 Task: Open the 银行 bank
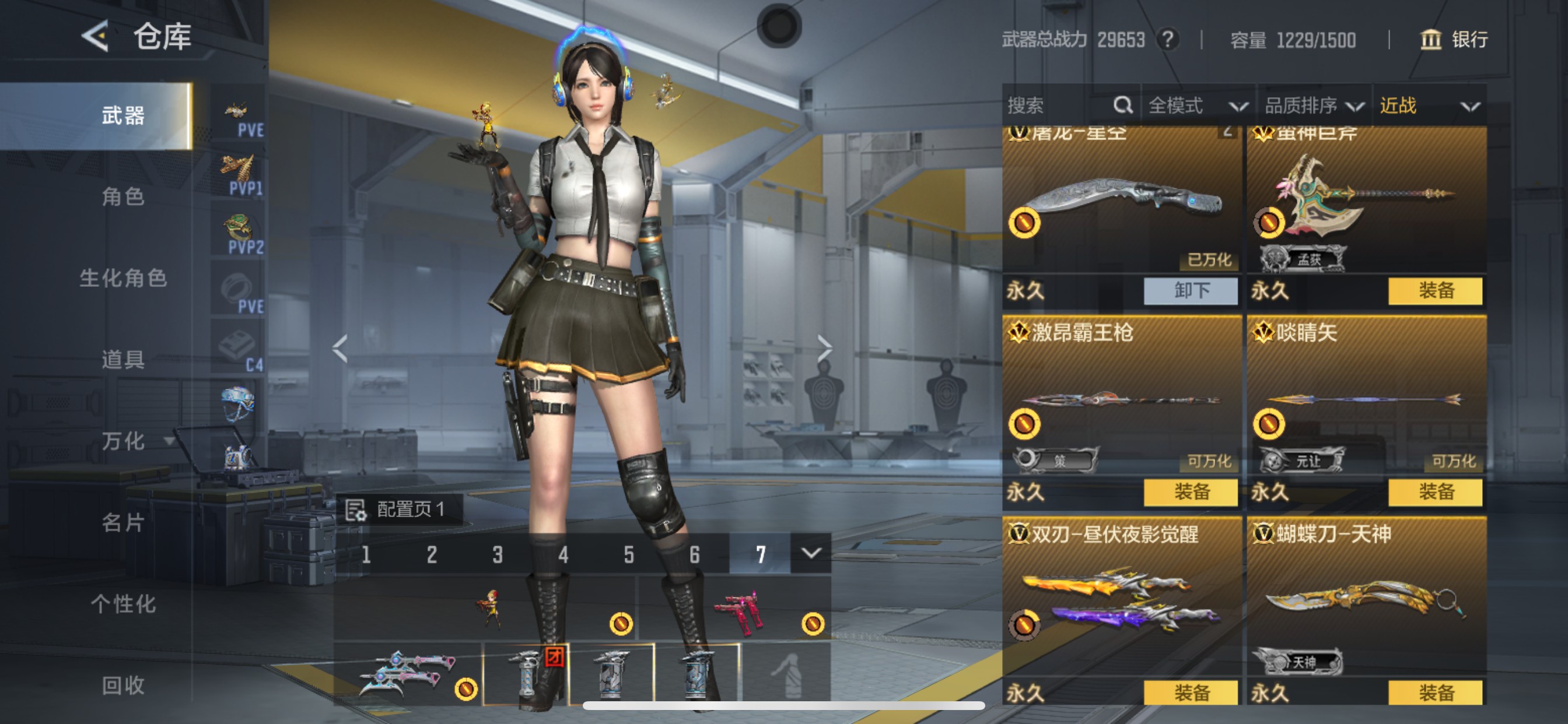coord(1455,40)
